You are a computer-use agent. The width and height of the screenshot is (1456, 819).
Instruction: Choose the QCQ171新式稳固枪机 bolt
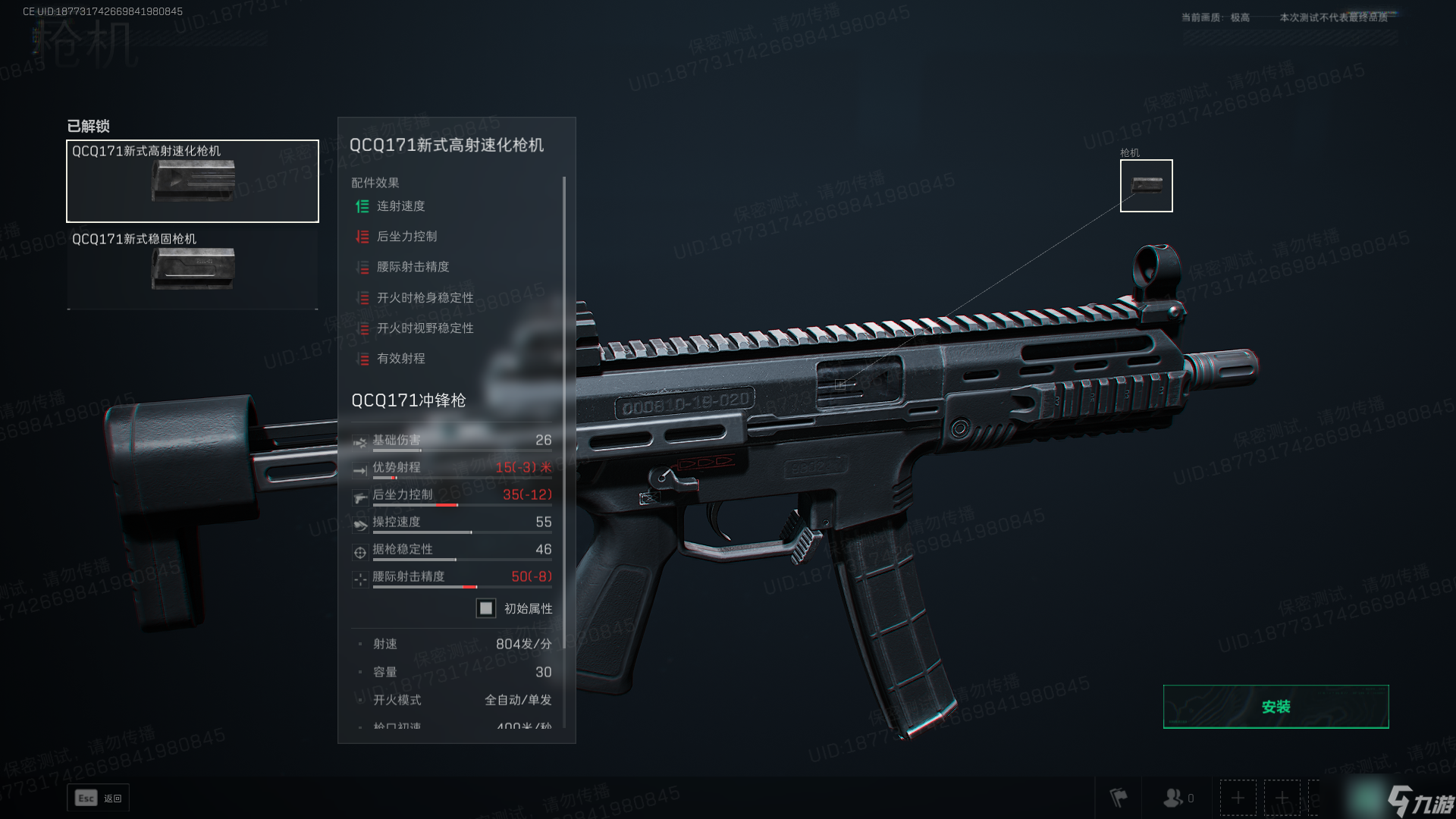point(193,268)
